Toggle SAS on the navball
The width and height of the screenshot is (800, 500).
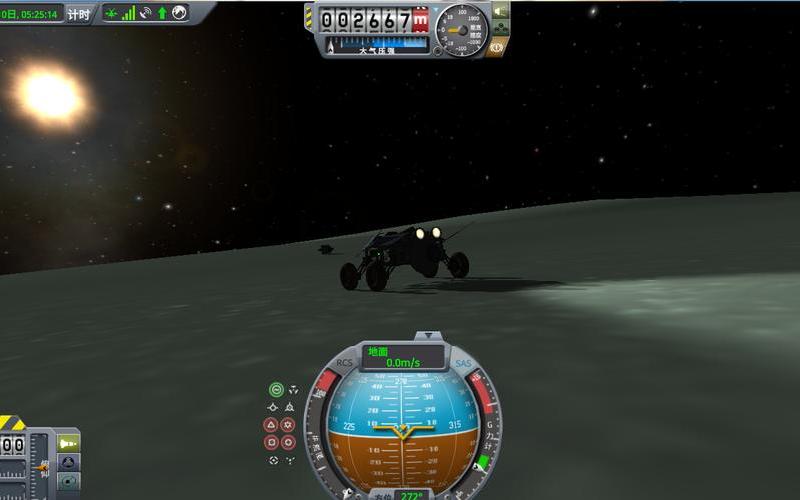click(462, 364)
